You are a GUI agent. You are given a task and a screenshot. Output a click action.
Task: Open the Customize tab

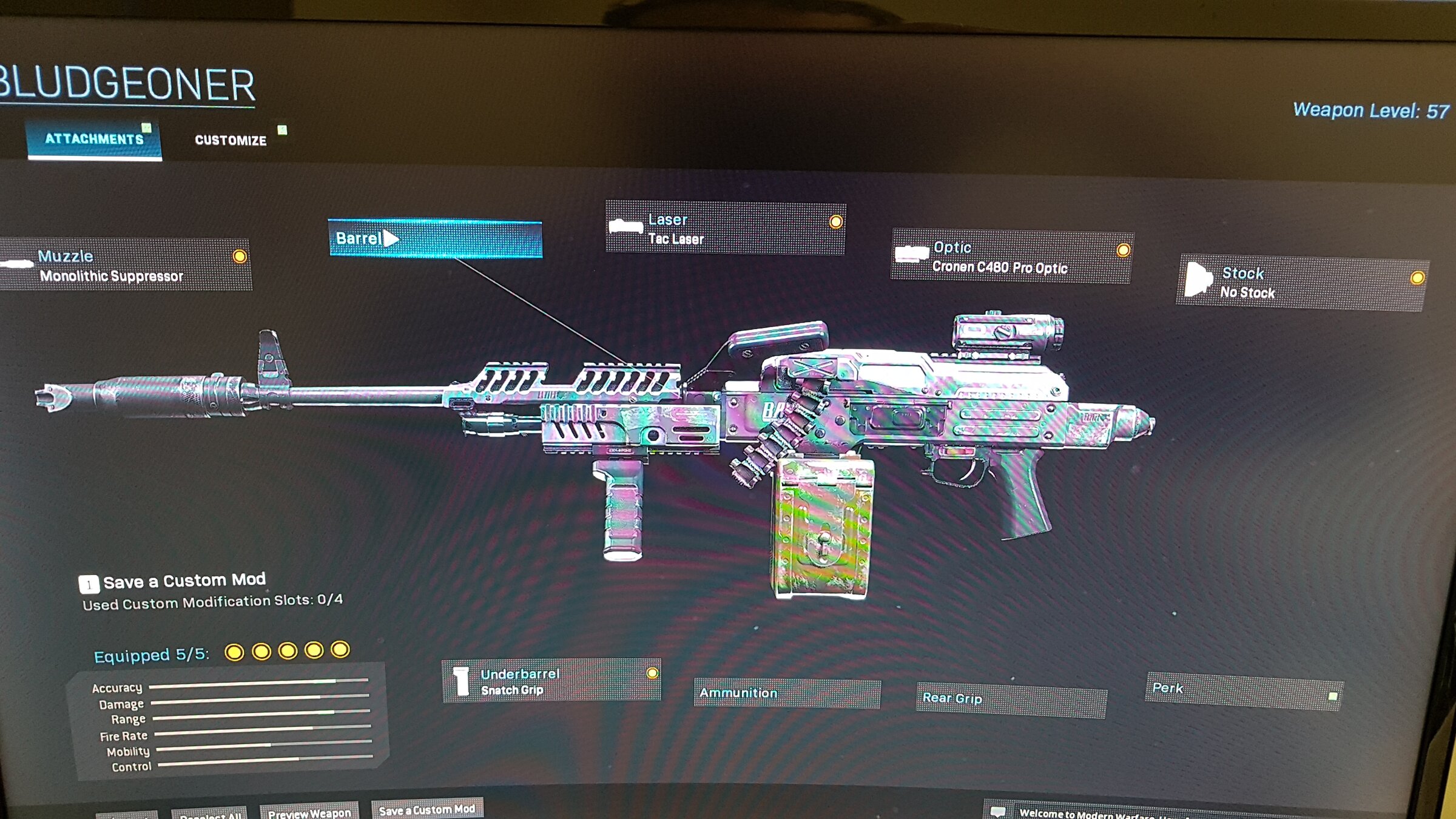(231, 140)
